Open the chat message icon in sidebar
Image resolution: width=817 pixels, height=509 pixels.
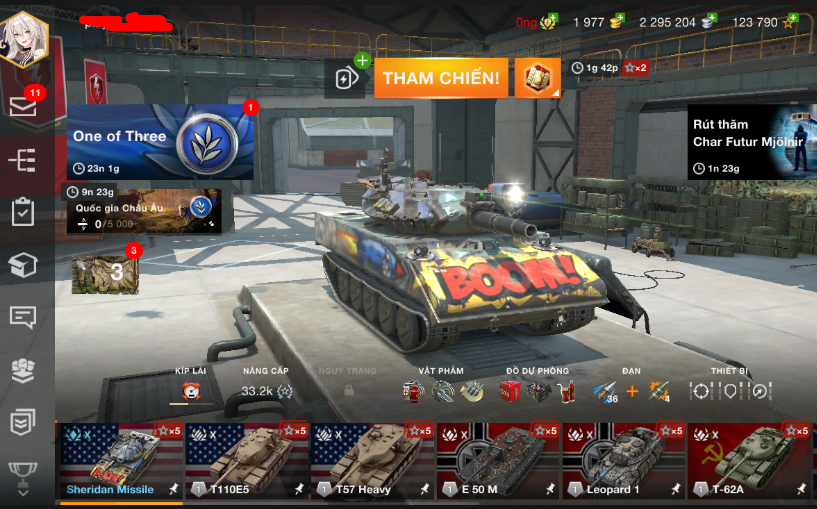click(23, 317)
